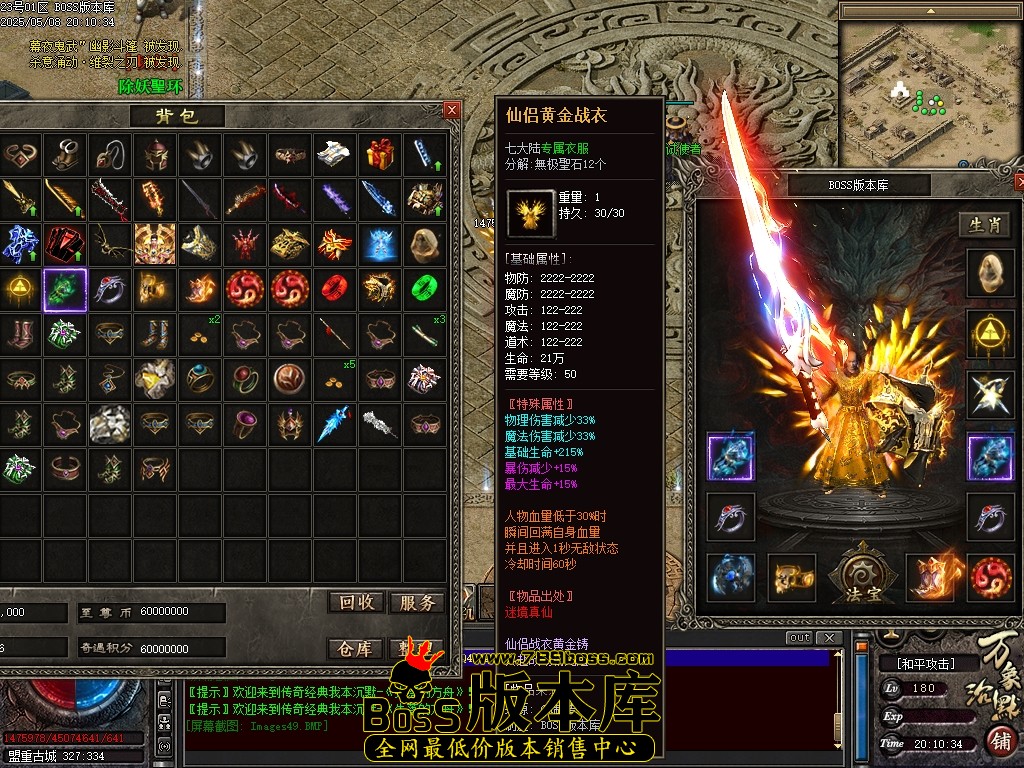Pick the green jade ring in backpack
This screenshot has height=768, width=1024.
pyautogui.click(x=424, y=290)
